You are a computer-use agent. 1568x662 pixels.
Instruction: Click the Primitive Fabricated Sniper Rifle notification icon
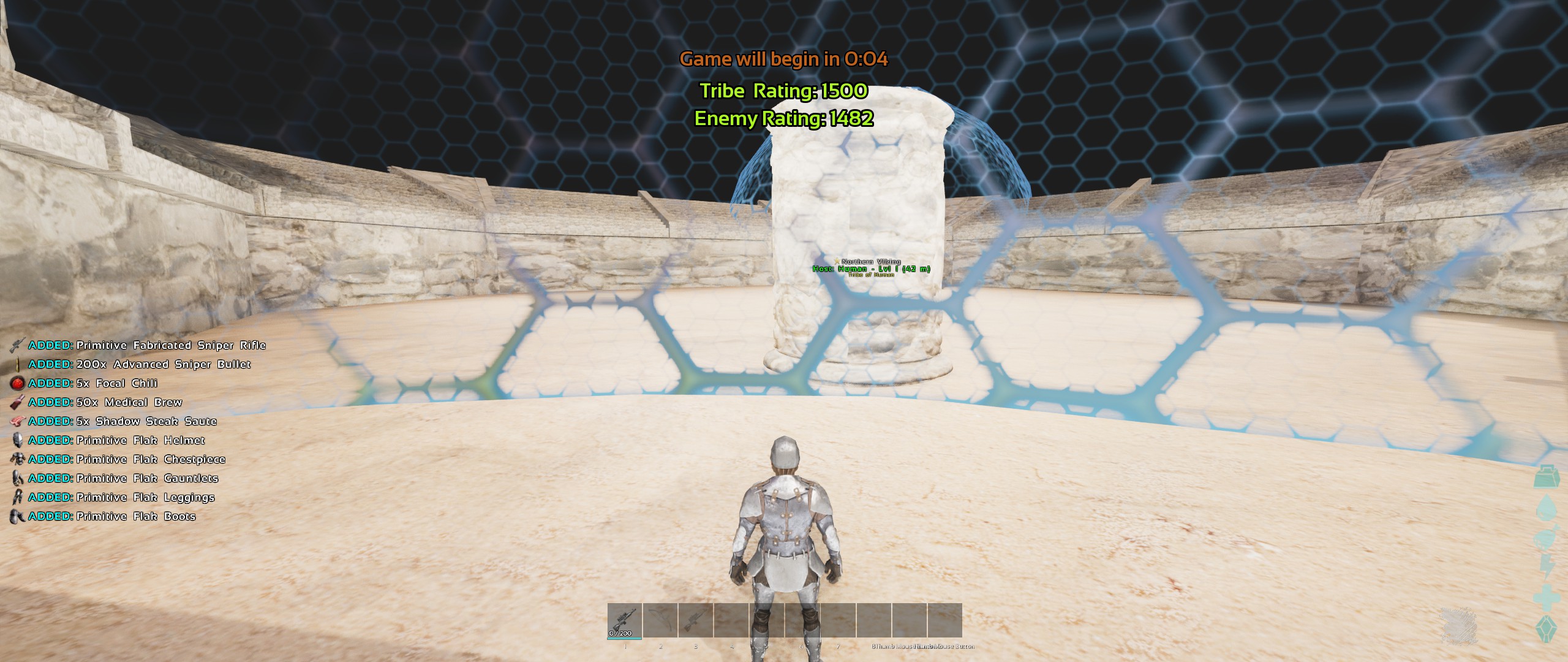[x=18, y=345]
